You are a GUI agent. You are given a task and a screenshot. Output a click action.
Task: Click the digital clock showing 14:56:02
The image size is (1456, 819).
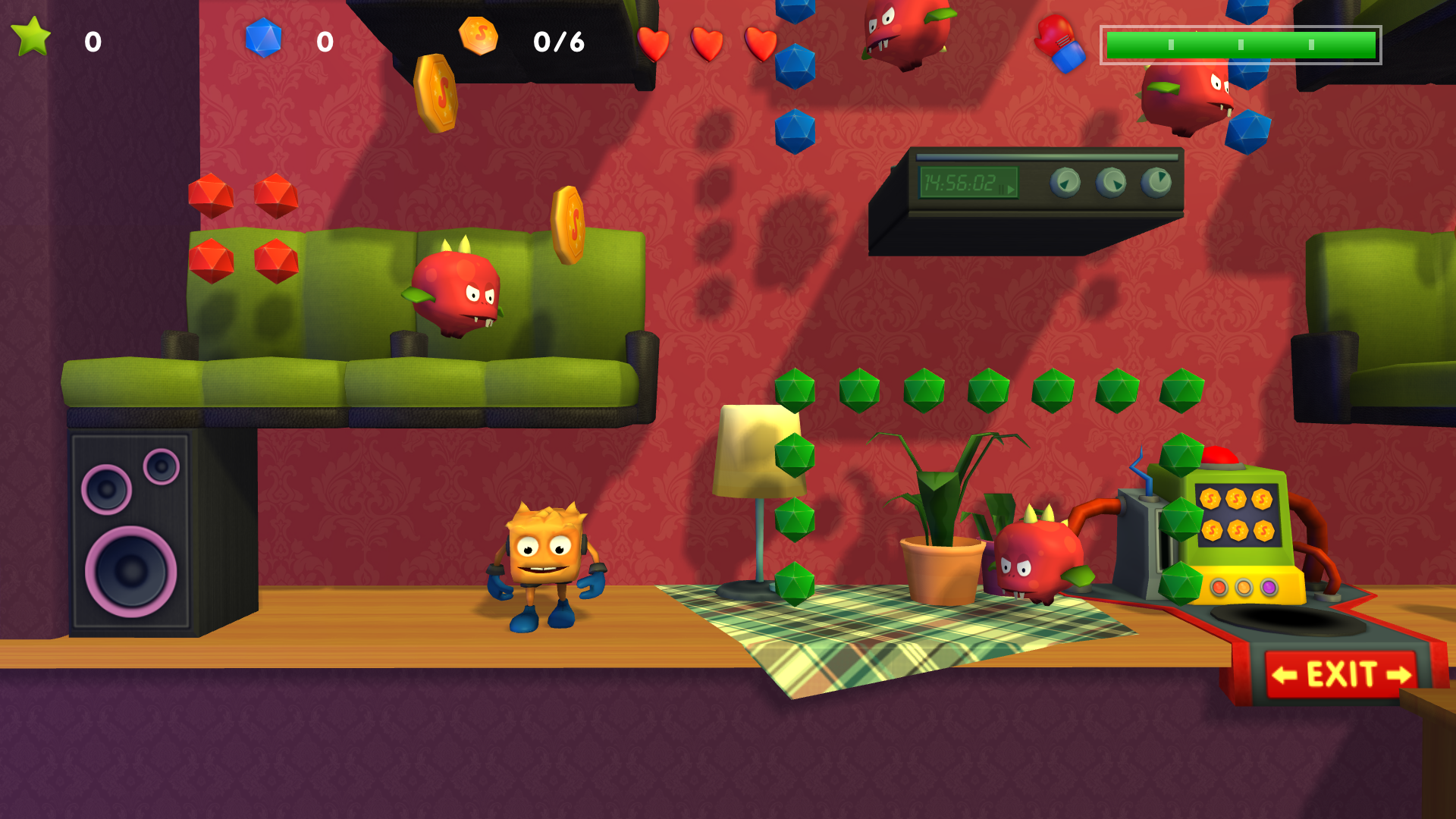[x=968, y=181]
